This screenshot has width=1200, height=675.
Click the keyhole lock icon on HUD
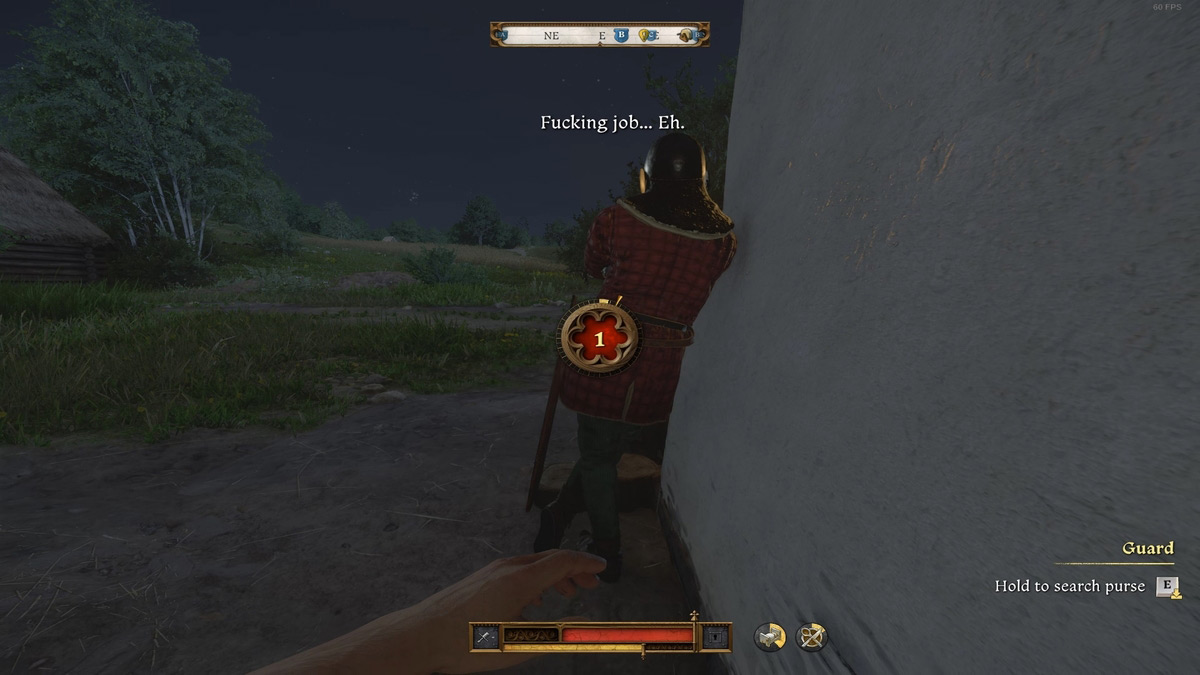pyautogui.click(x=715, y=636)
